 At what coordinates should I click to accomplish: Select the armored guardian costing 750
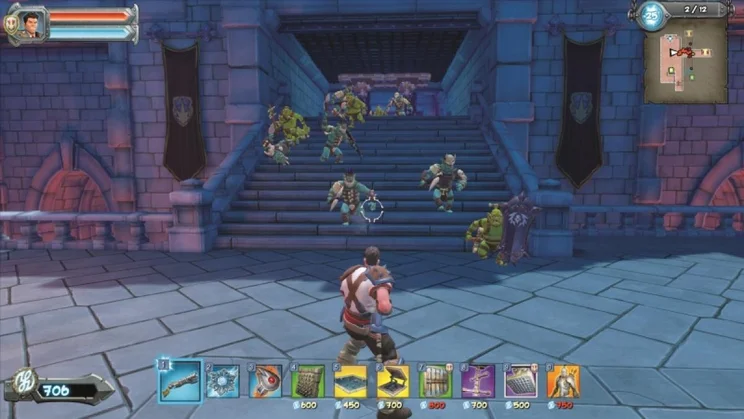pyautogui.click(x=563, y=381)
